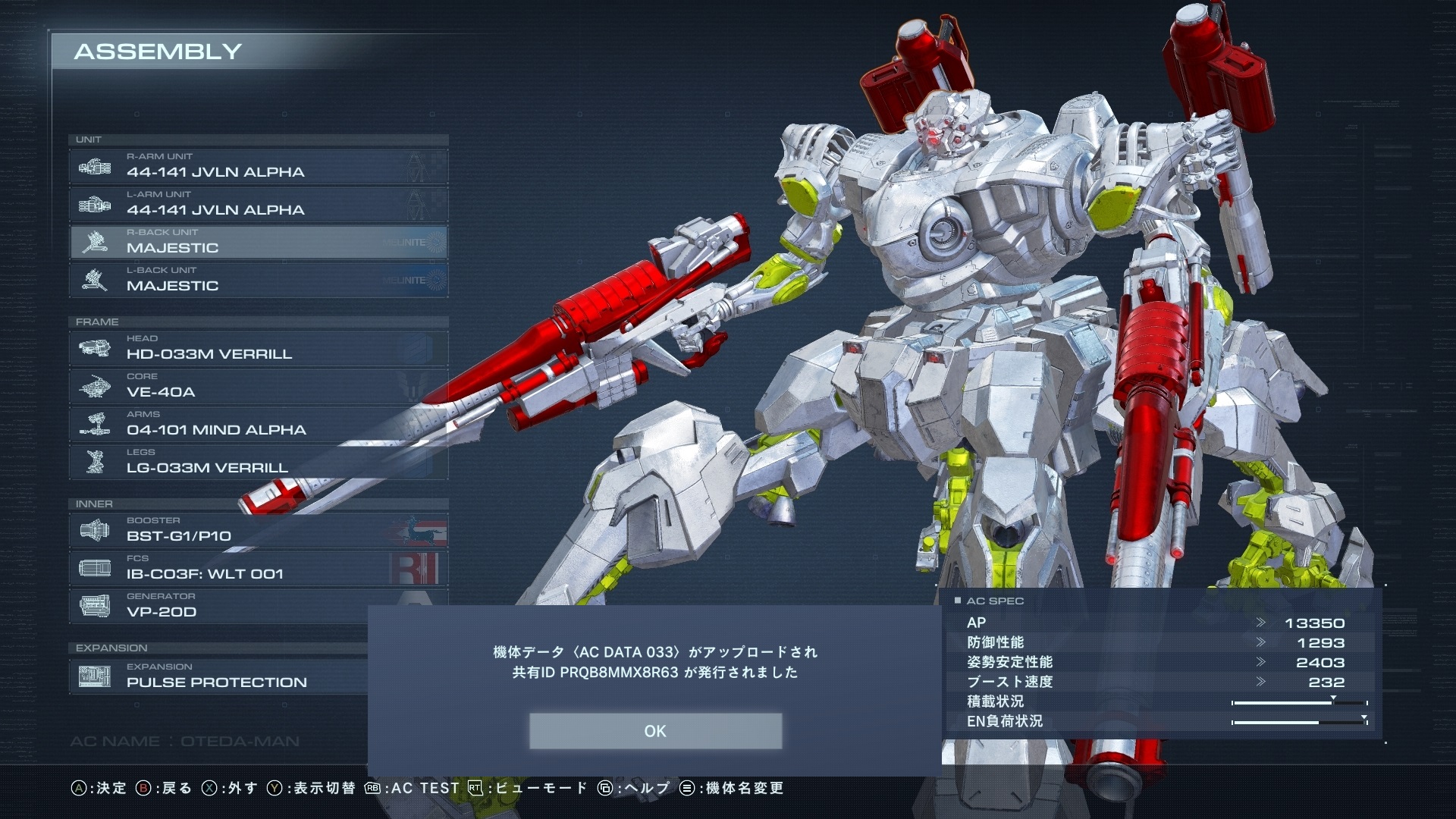The width and height of the screenshot is (1456, 819).
Task: Choose the L-BACK UNIT MAJESTIC slot
Action: [258, 280]
